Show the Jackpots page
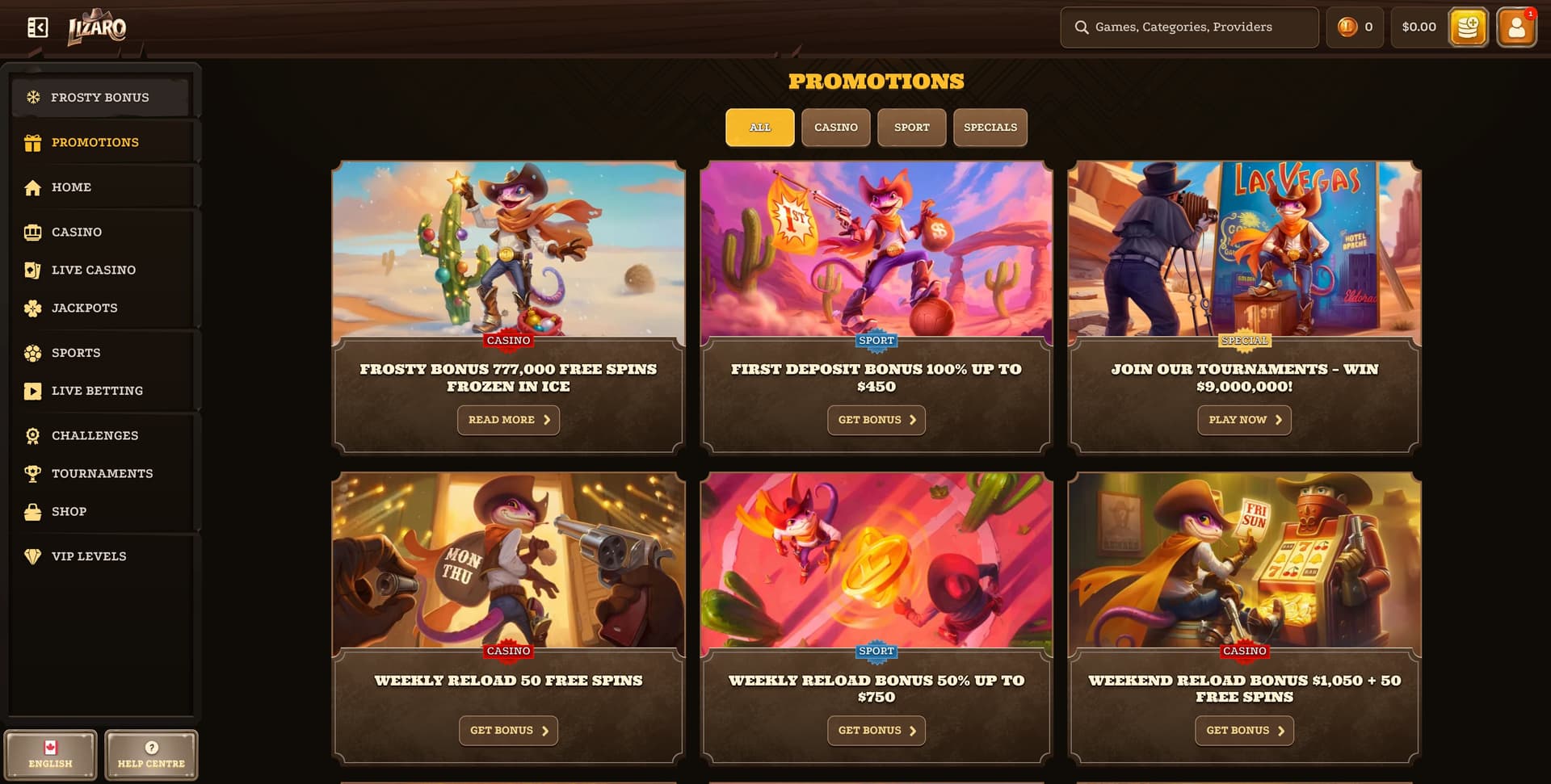1551x784 pixels. [x=84, y=308]
